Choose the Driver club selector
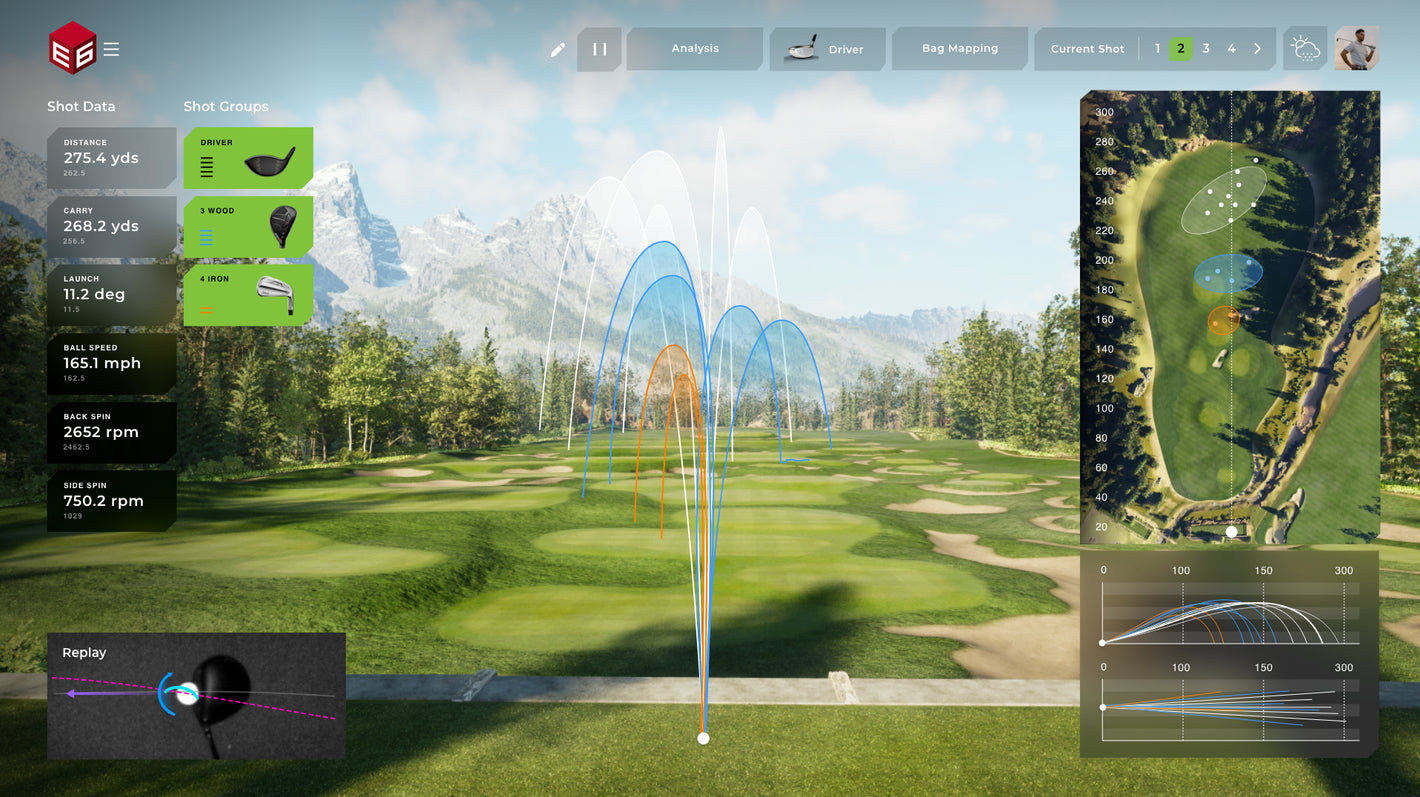Screen dimensions: 1420x797 coord(827,49)
